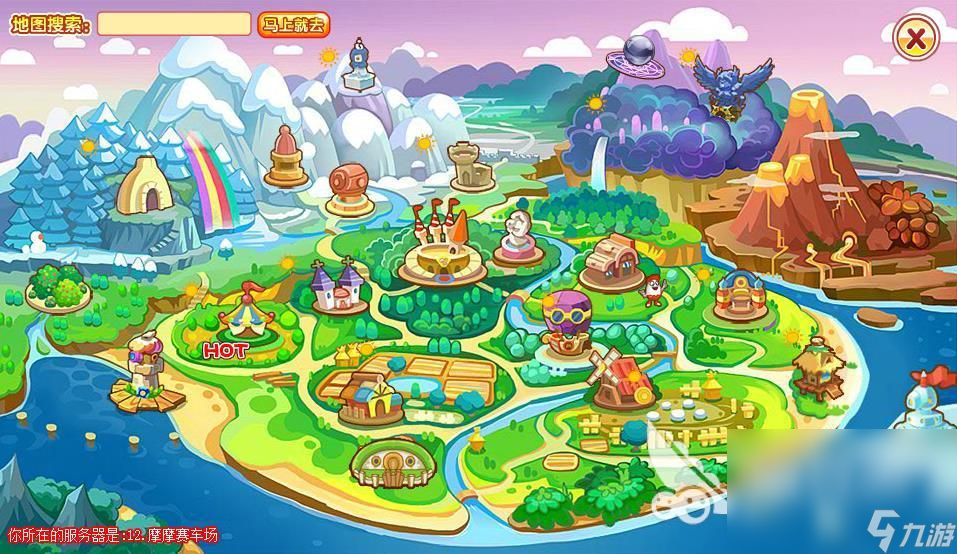The height and width of the screenshot is (554, 957).
Task: Select the wooden barrel building
Action: pos(352,186)
